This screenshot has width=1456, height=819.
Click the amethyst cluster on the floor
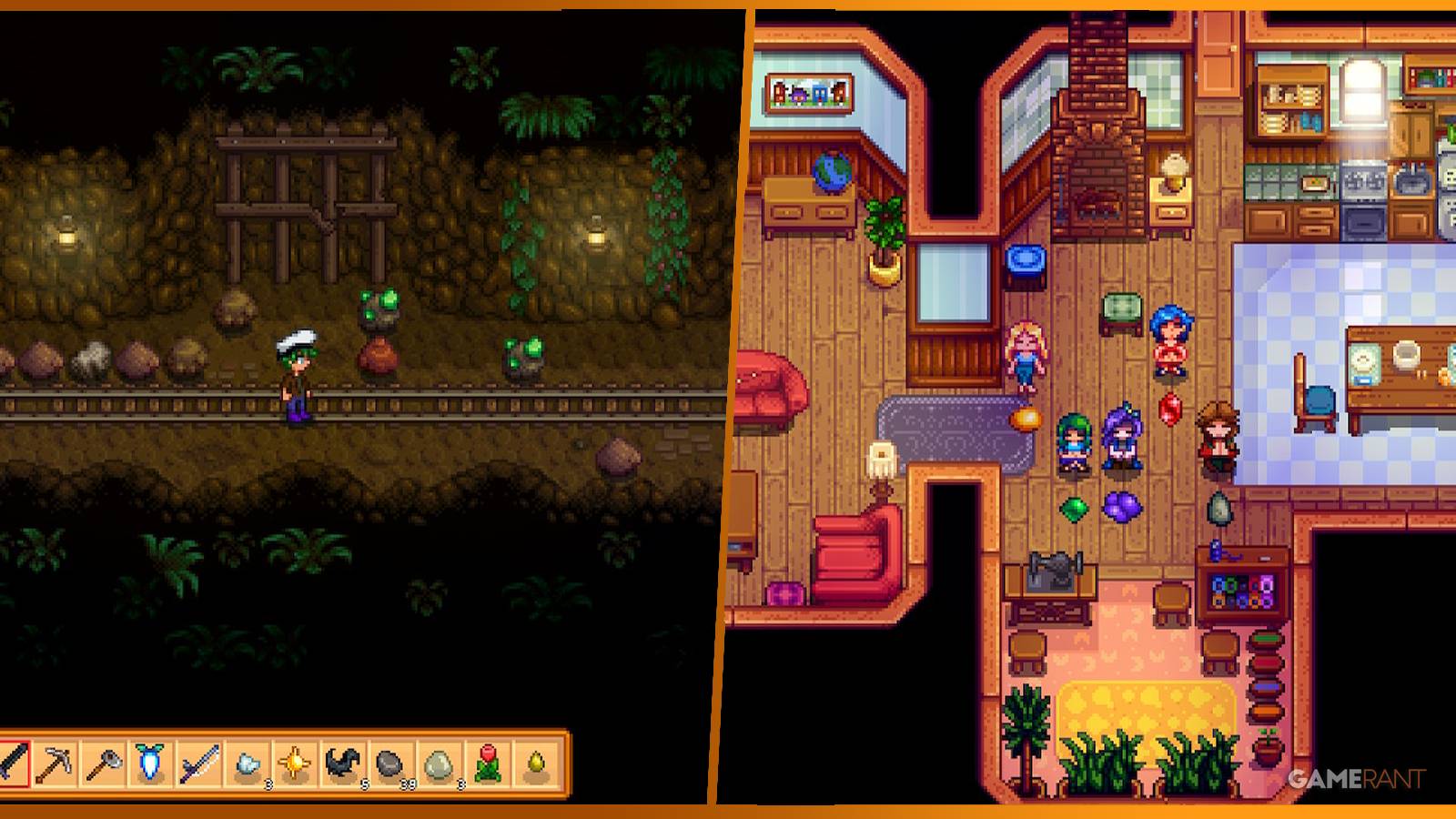1122,507
